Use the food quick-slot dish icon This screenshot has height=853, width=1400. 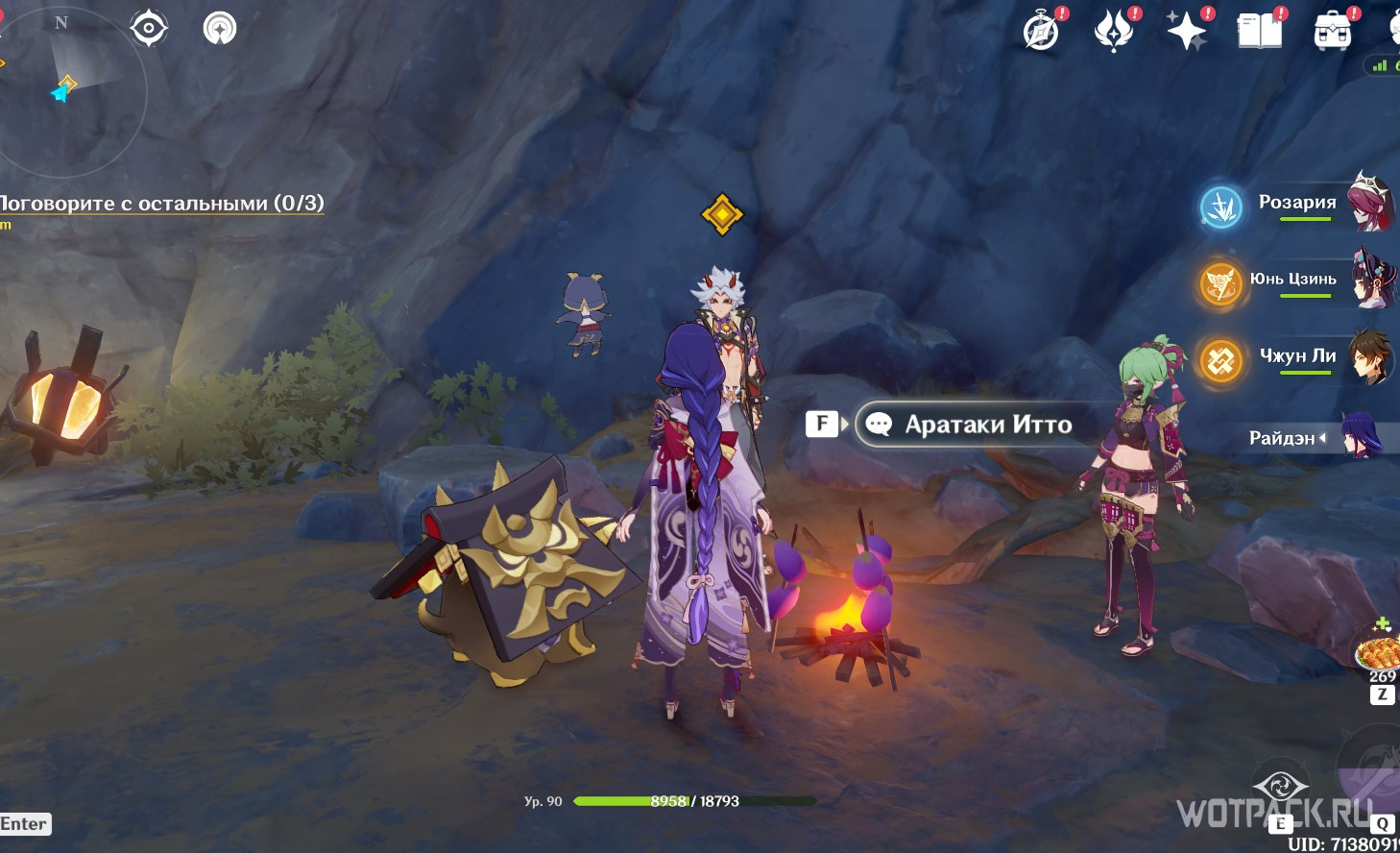coord(1379,653)
